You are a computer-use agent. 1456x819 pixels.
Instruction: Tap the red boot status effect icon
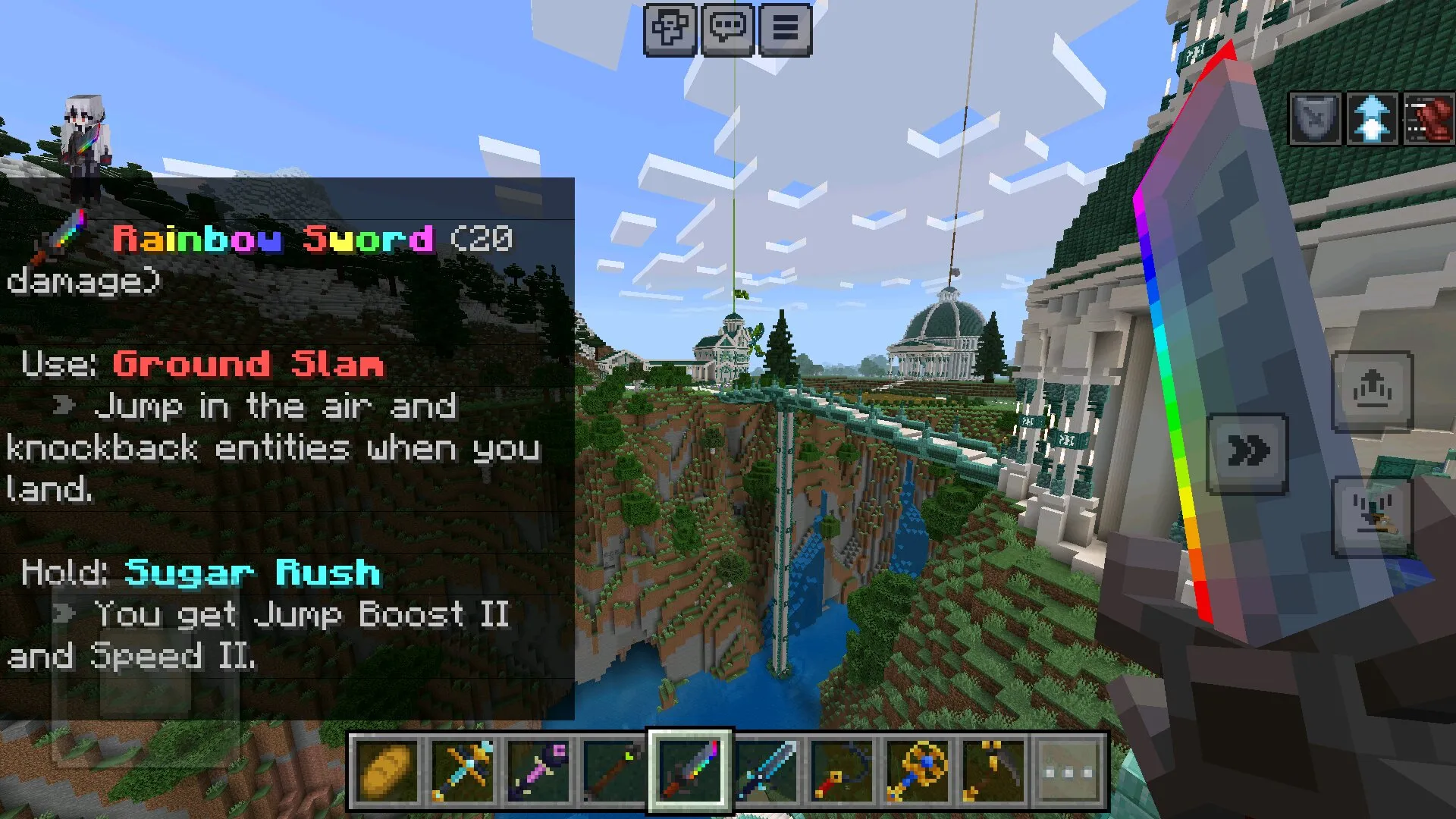pos(1429,119)
